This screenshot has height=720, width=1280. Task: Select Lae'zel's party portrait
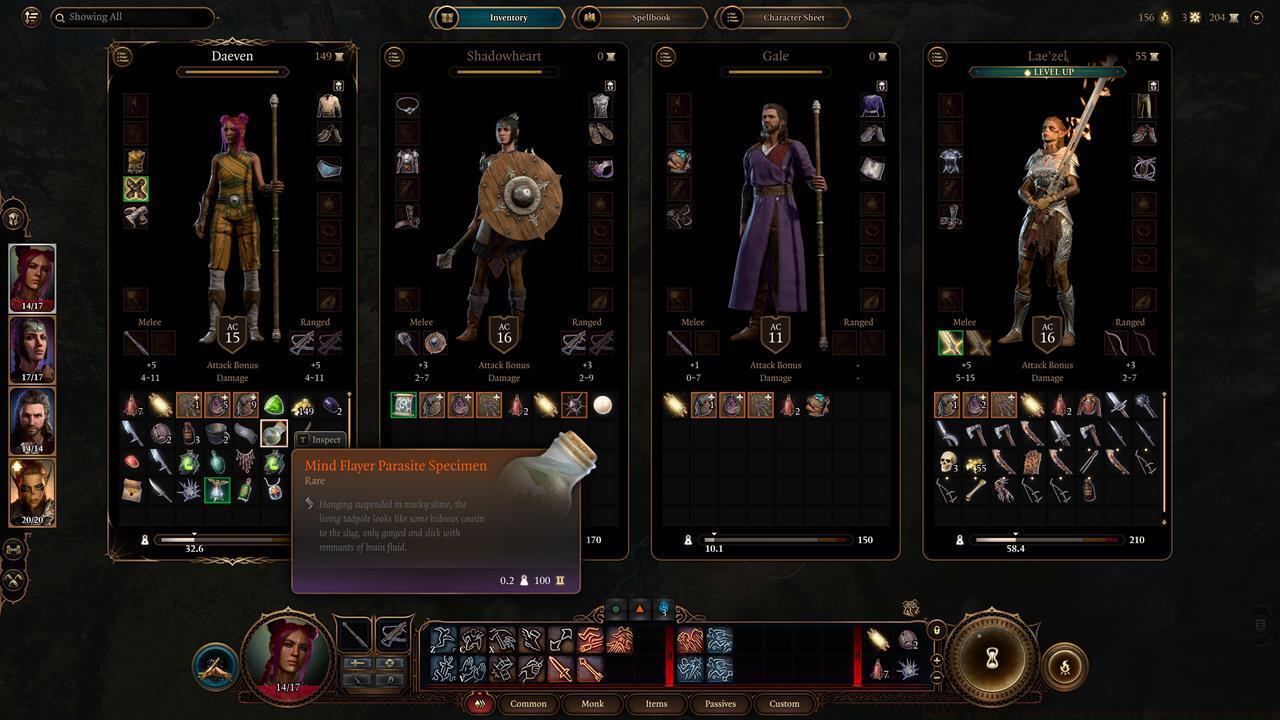32,492
